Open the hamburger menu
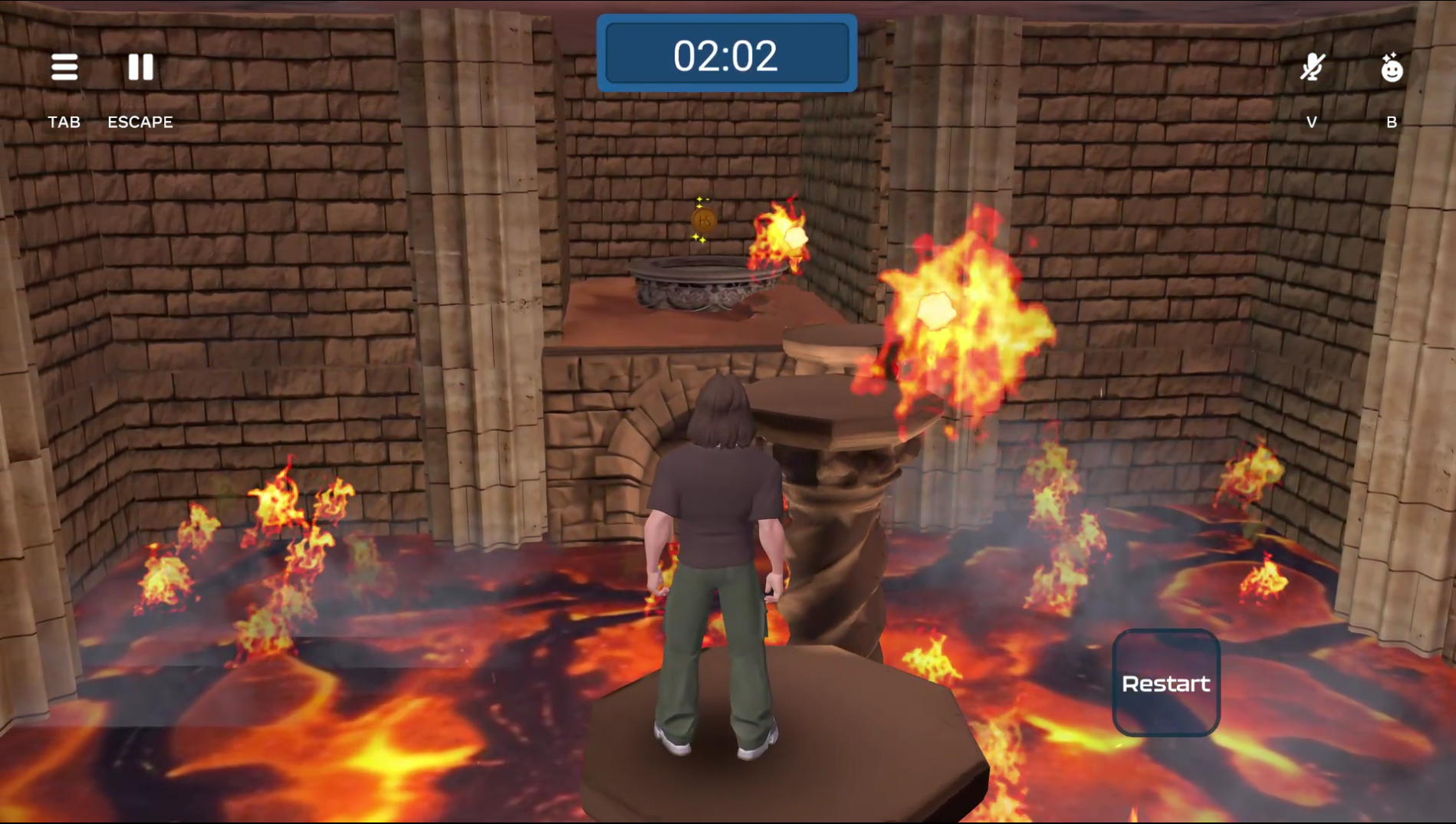The height and width of the screenshot is (824, 1456). point(64,67)
